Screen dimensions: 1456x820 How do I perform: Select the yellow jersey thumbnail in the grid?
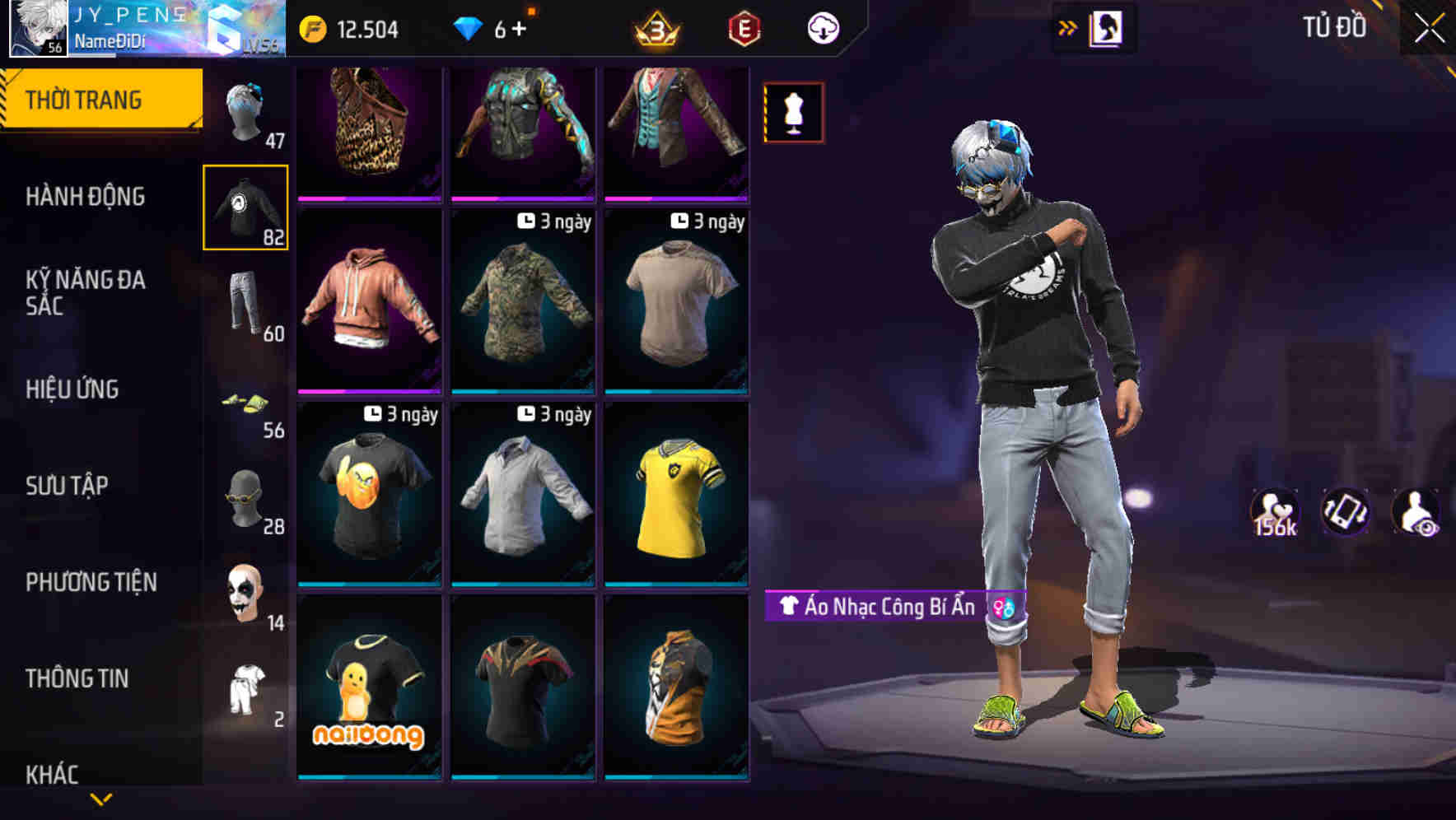676,494
